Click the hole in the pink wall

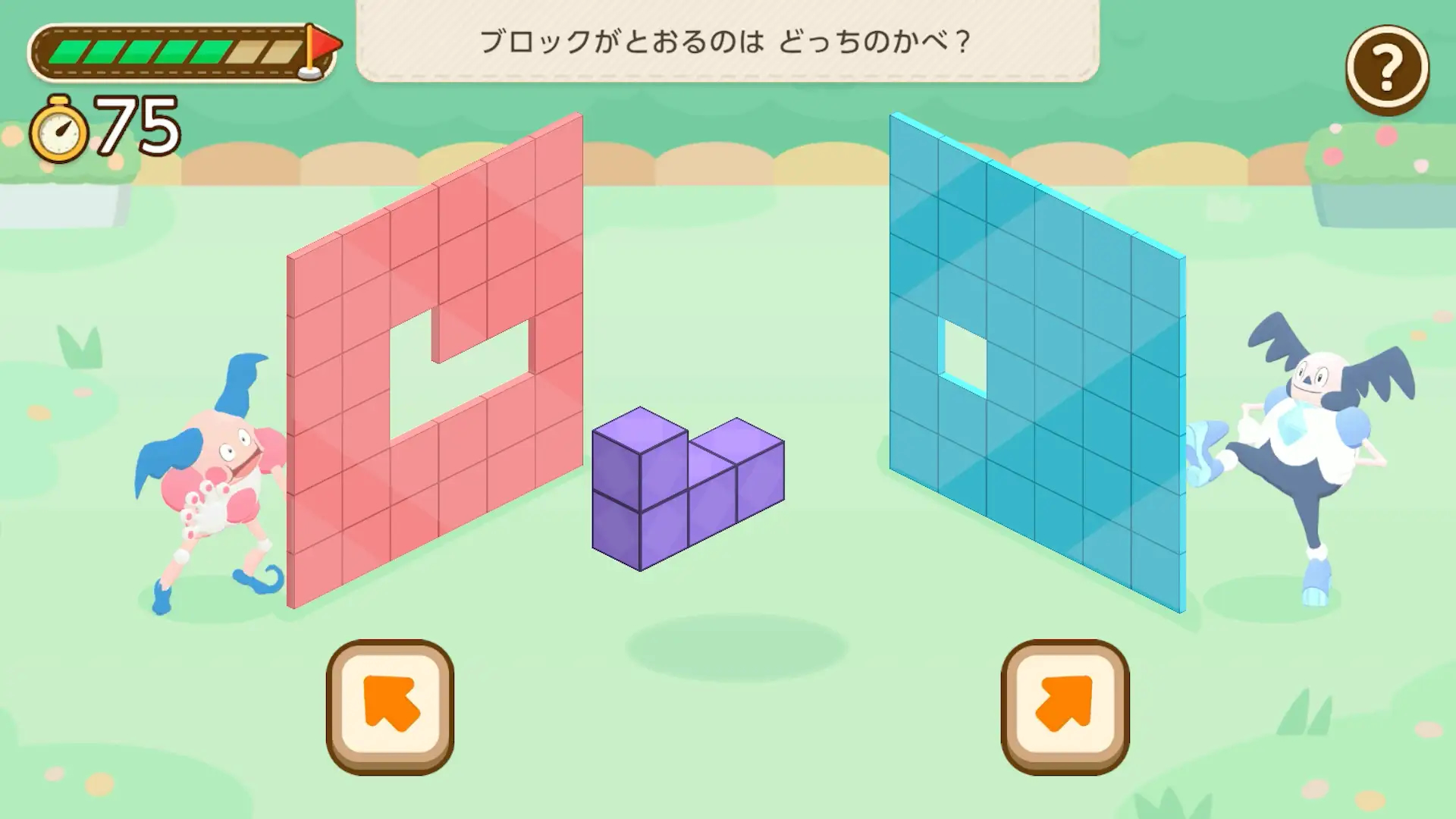tap(455, 379)
